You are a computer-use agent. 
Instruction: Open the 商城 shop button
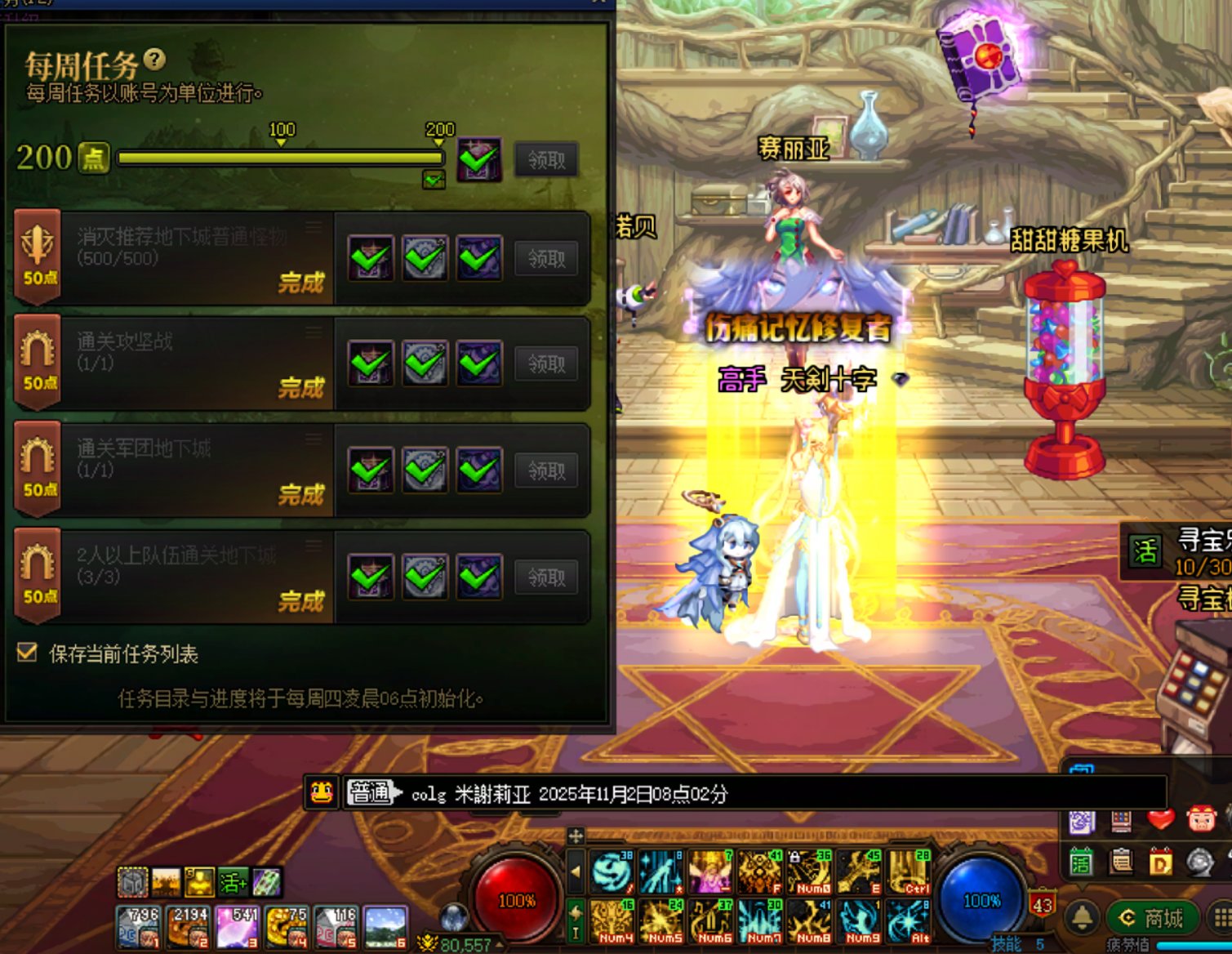[1151, 918]
